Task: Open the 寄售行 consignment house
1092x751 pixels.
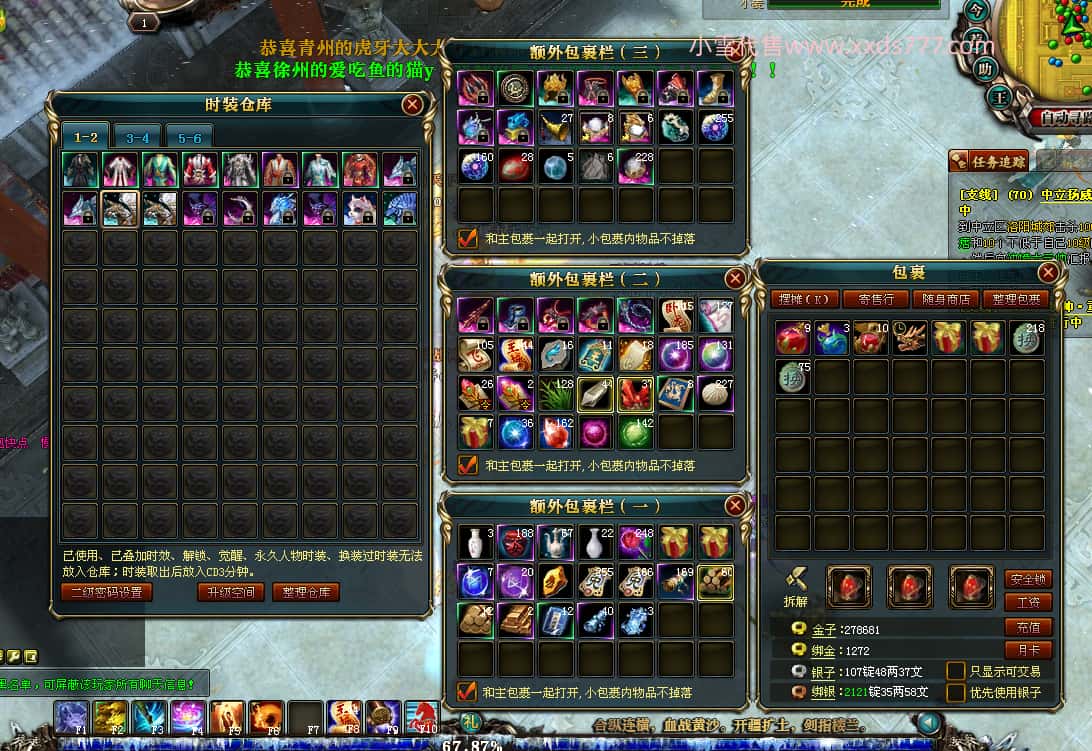Action: [876, 299]
